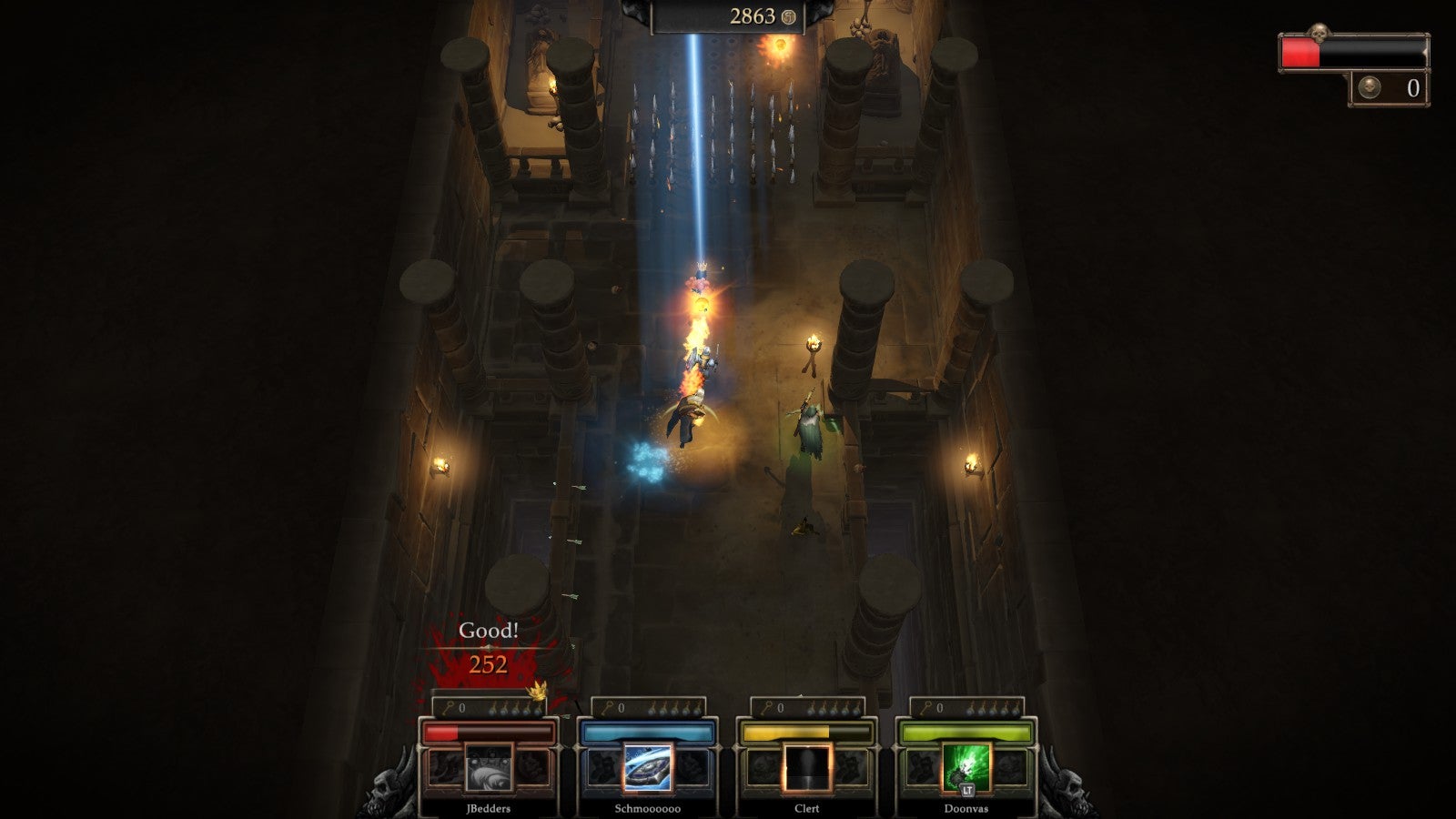Select the Clert player nameplate

pos(806,806)
